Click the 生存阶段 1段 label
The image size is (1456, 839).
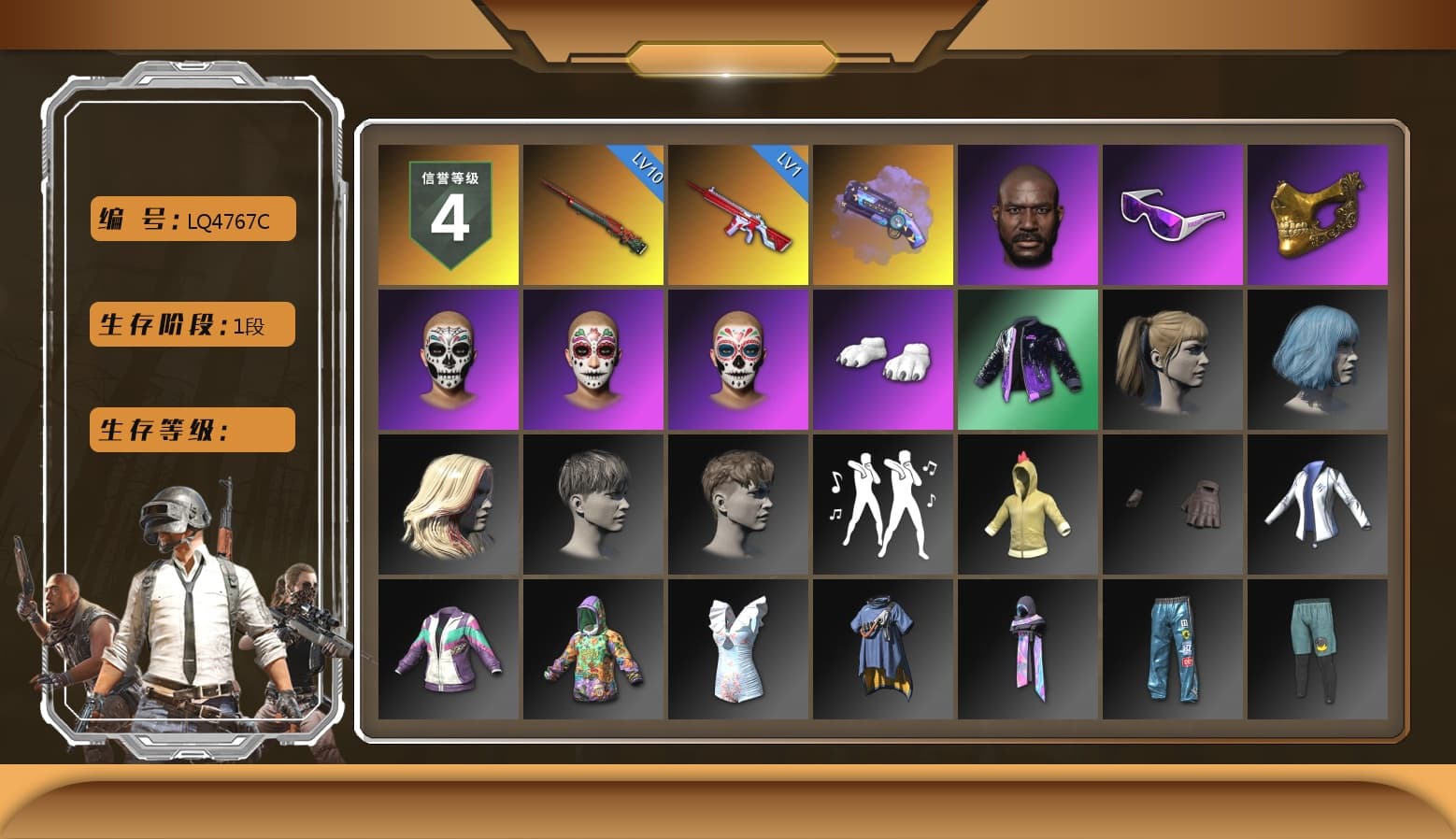191,325
